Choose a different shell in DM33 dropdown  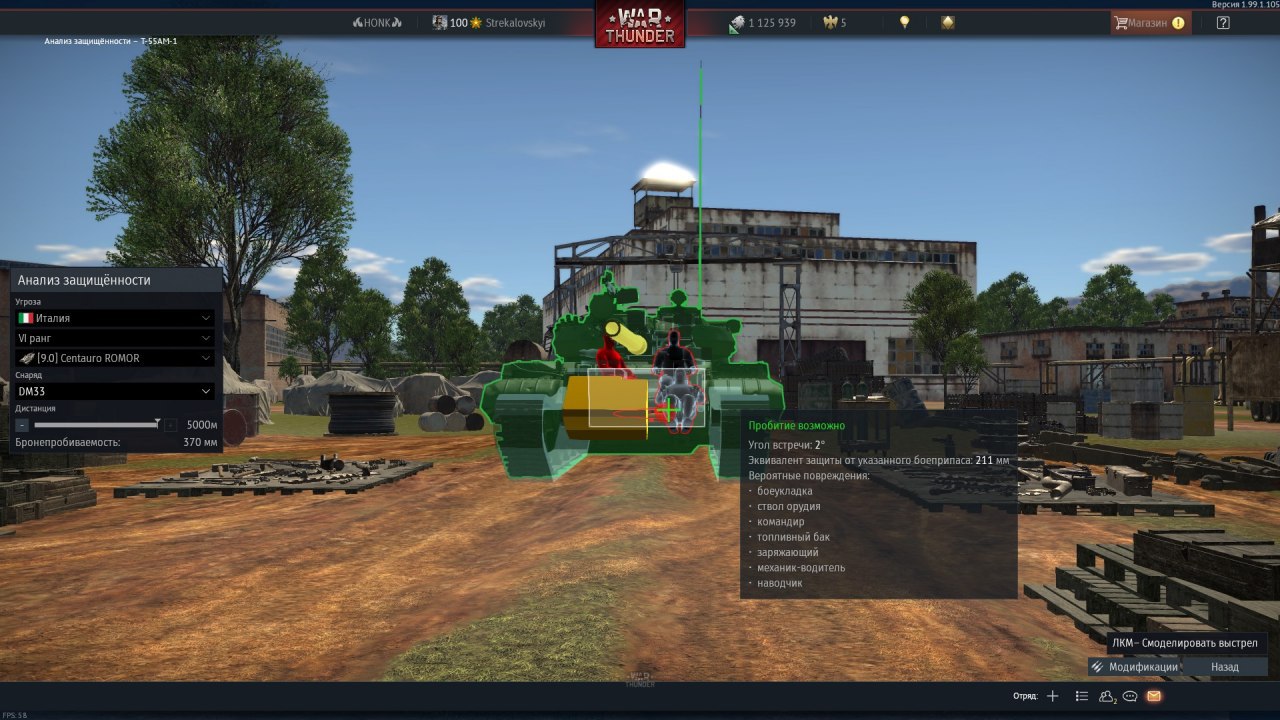tap(116, 391)
